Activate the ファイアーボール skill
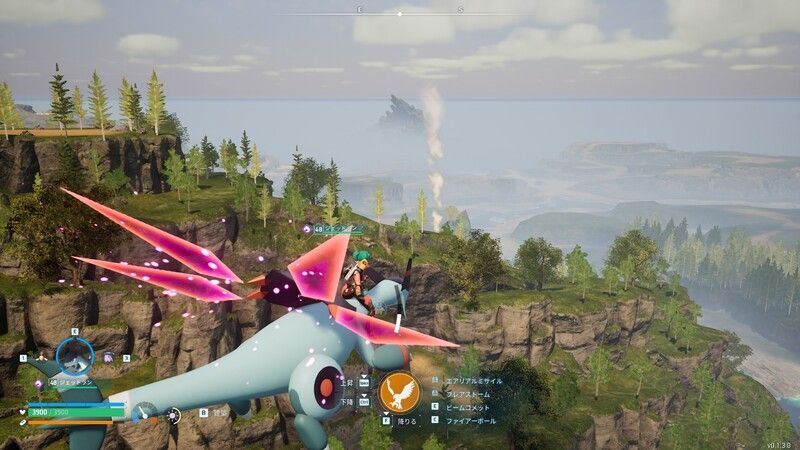This screenshot has width=800, height=450. [x=473, y=420]
